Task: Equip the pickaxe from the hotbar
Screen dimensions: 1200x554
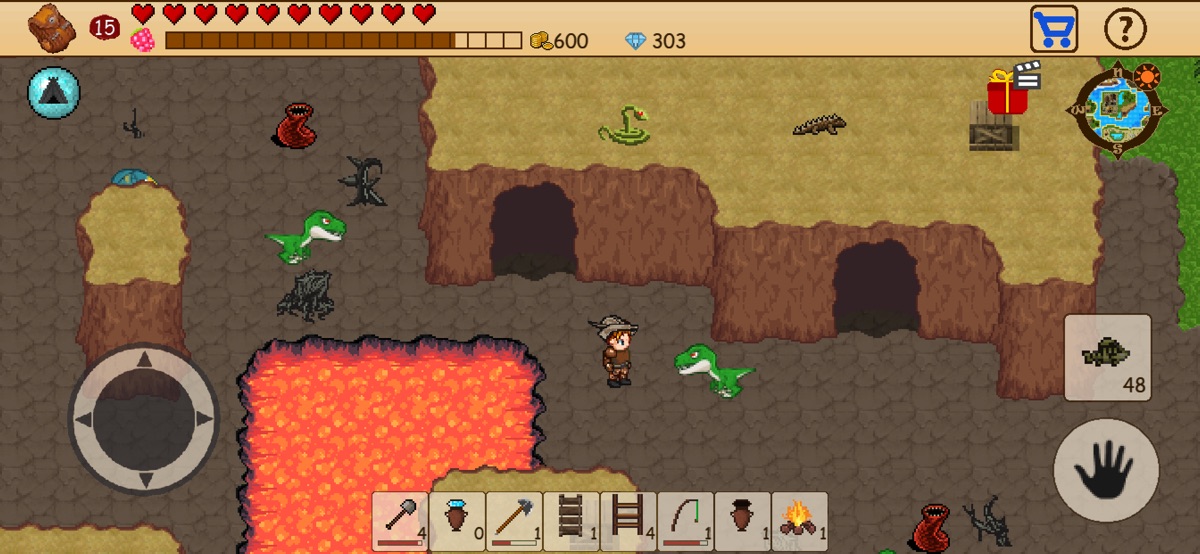Action: point(514,521)
